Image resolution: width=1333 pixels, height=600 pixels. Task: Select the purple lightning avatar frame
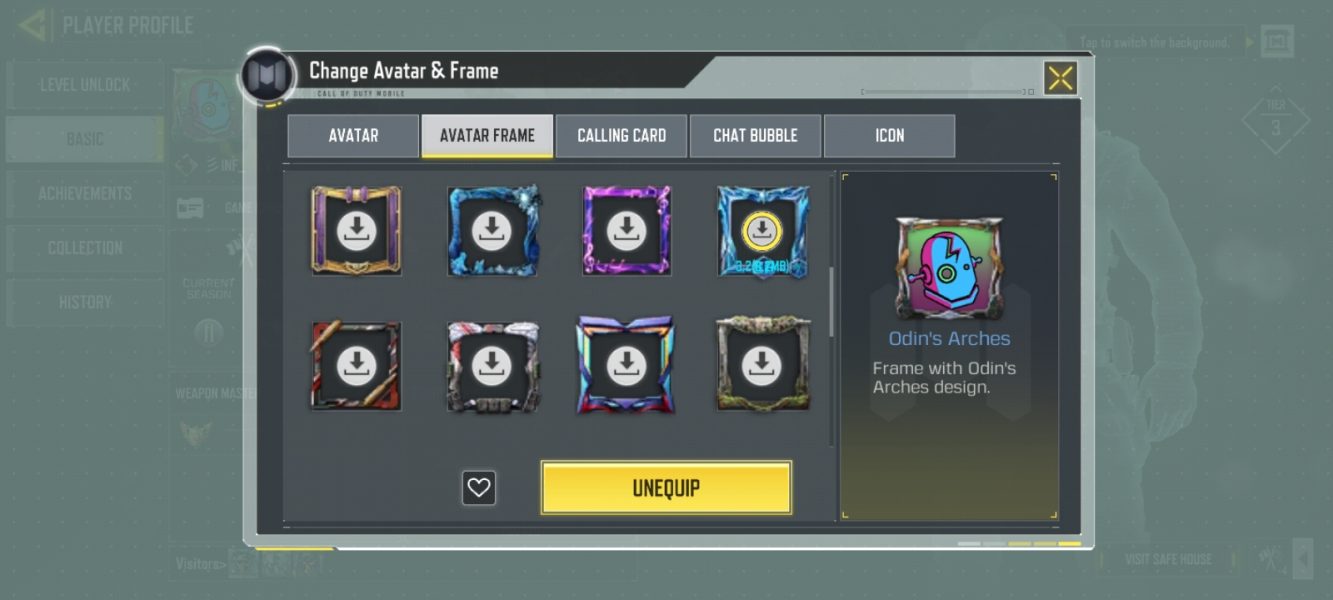pos(626,231)
